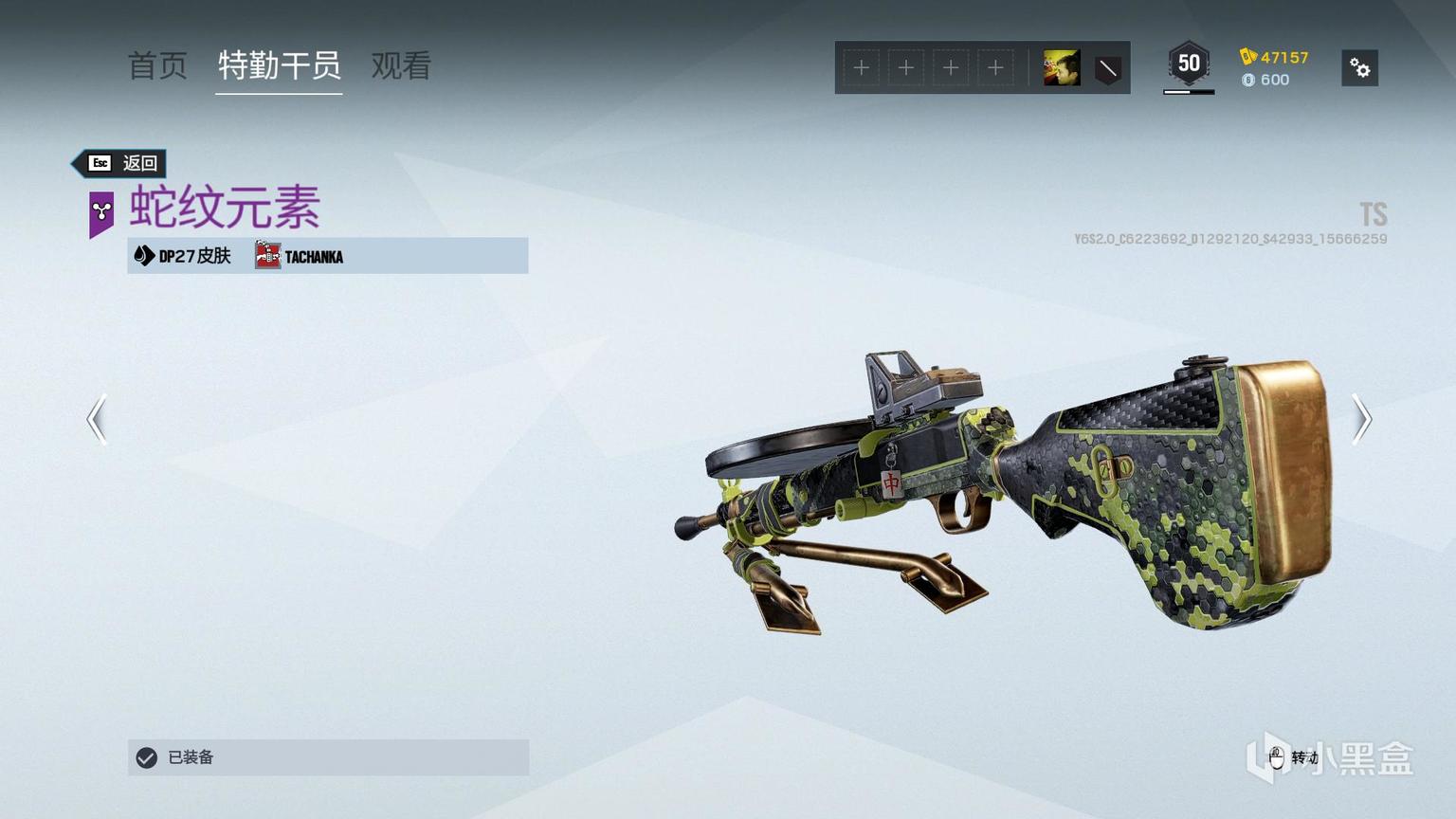Open the settings gear icon

click(x=1359, y=68)
